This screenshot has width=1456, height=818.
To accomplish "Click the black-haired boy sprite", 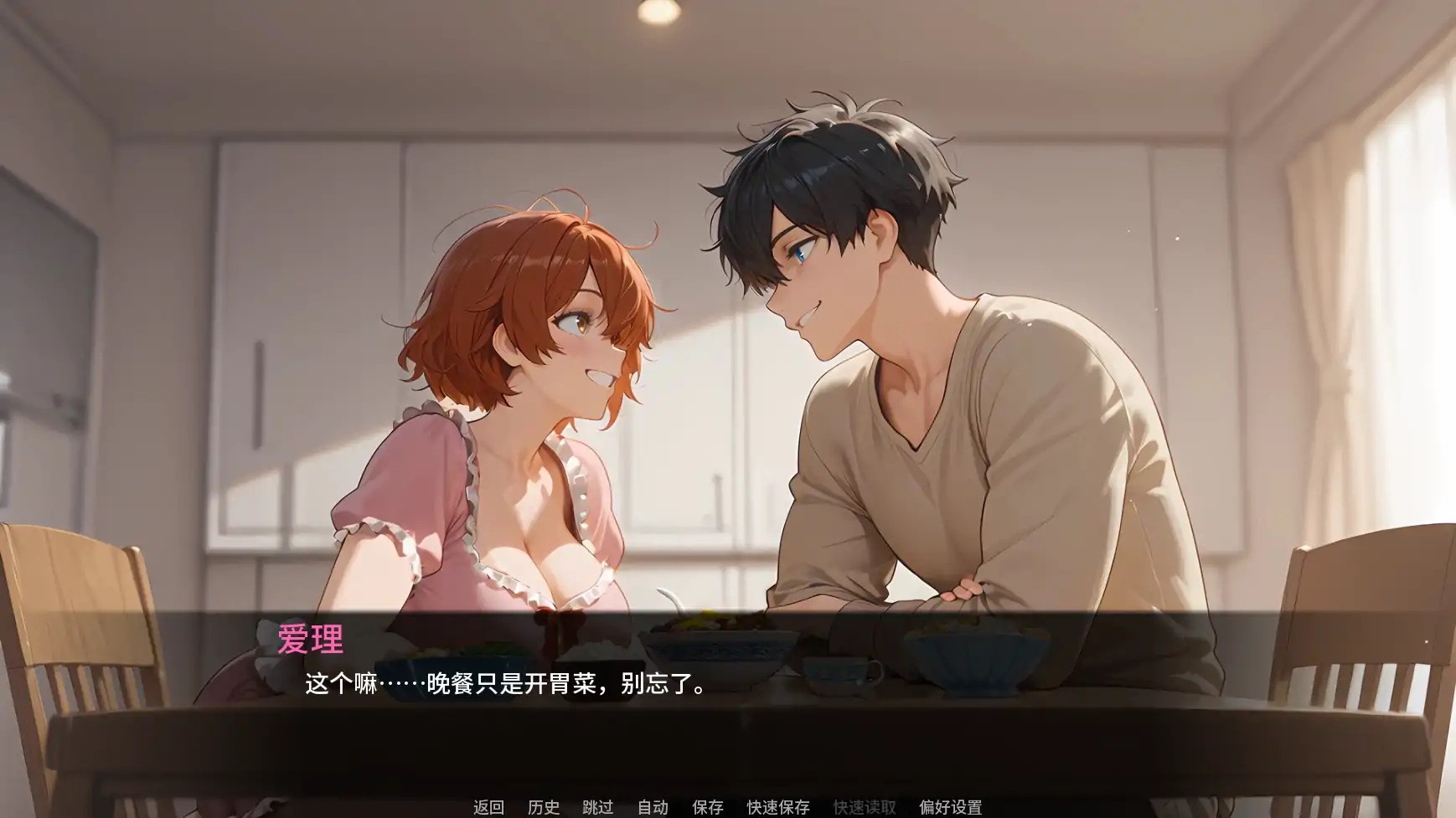I will [x=922, y=335].
